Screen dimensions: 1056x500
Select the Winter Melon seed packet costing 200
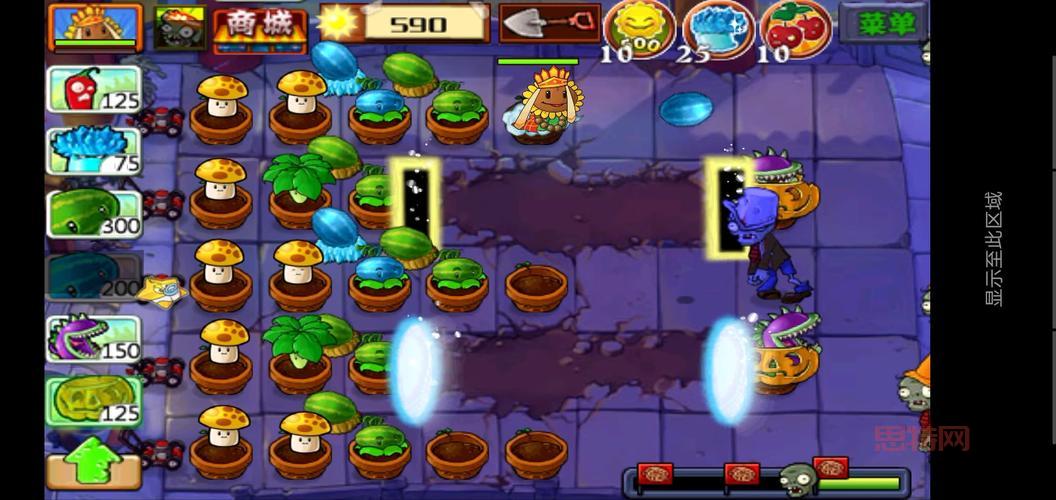[x=95, y=276]
